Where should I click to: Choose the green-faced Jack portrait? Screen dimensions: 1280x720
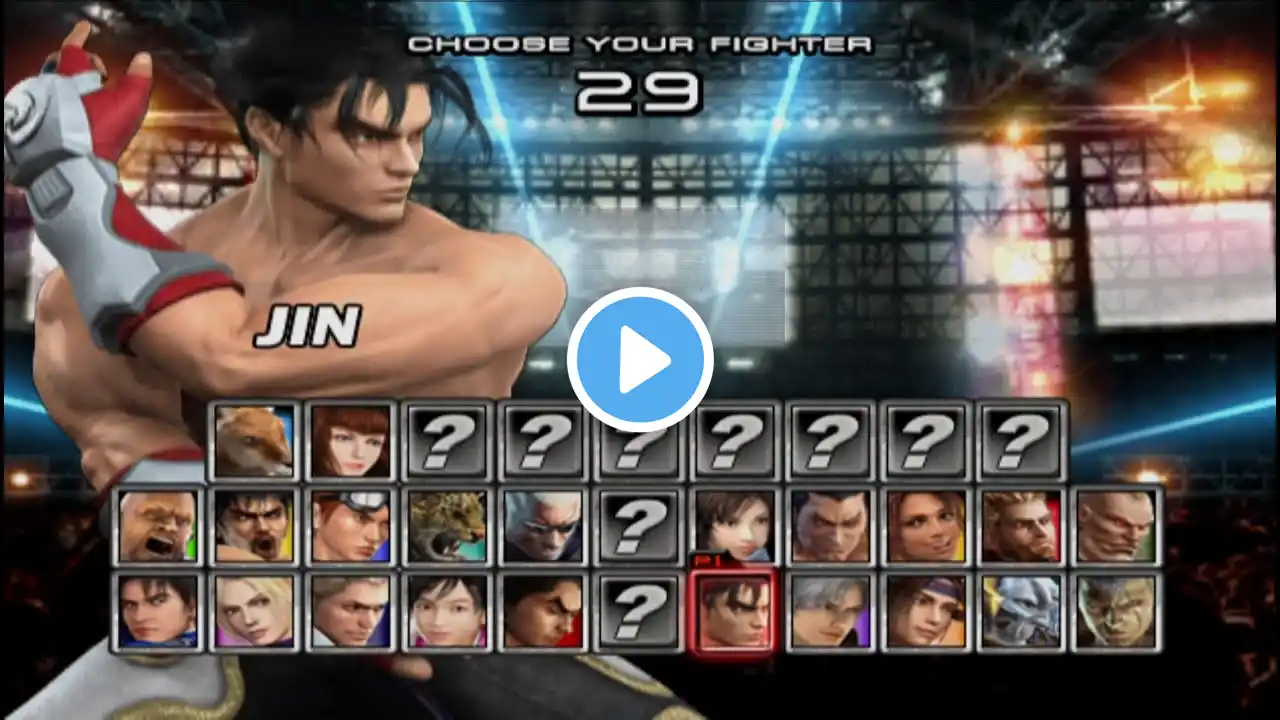pyautogui.click(x=1116, y=610)
